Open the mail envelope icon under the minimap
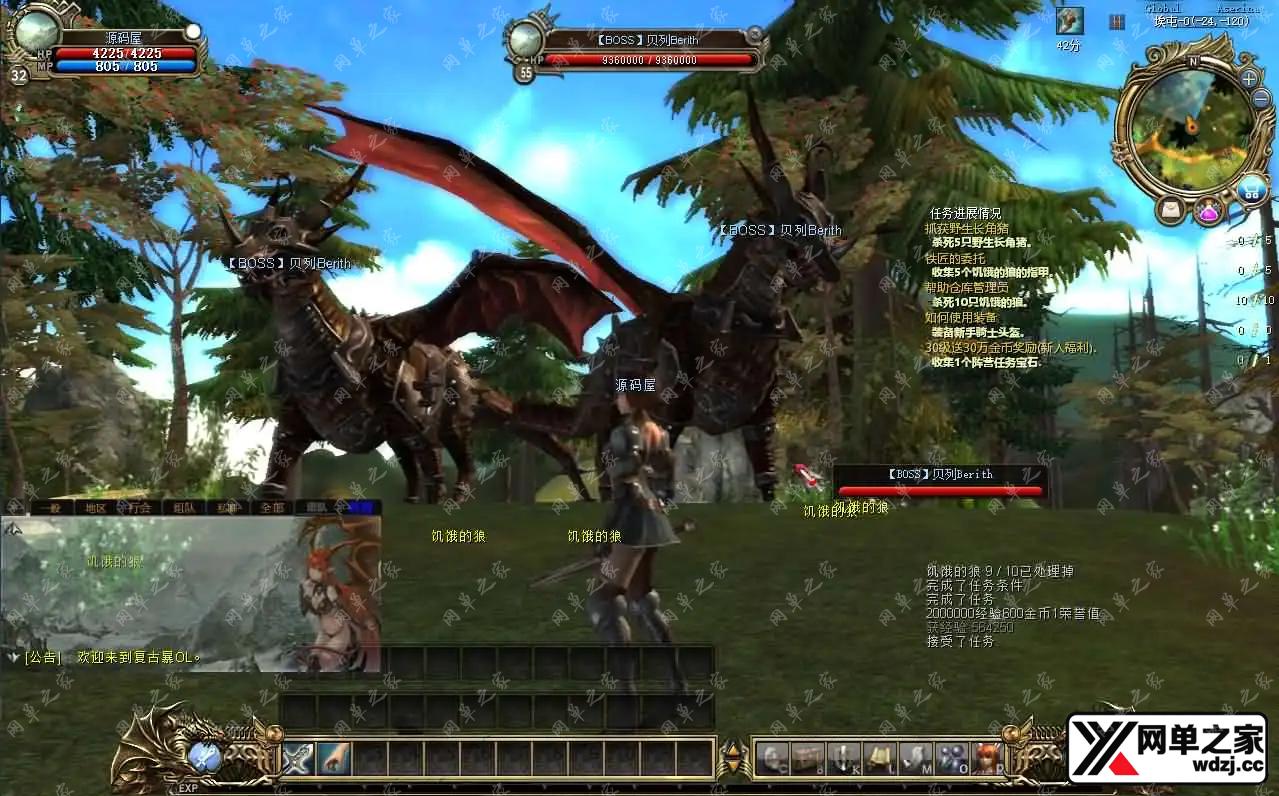 point(1171,210)
